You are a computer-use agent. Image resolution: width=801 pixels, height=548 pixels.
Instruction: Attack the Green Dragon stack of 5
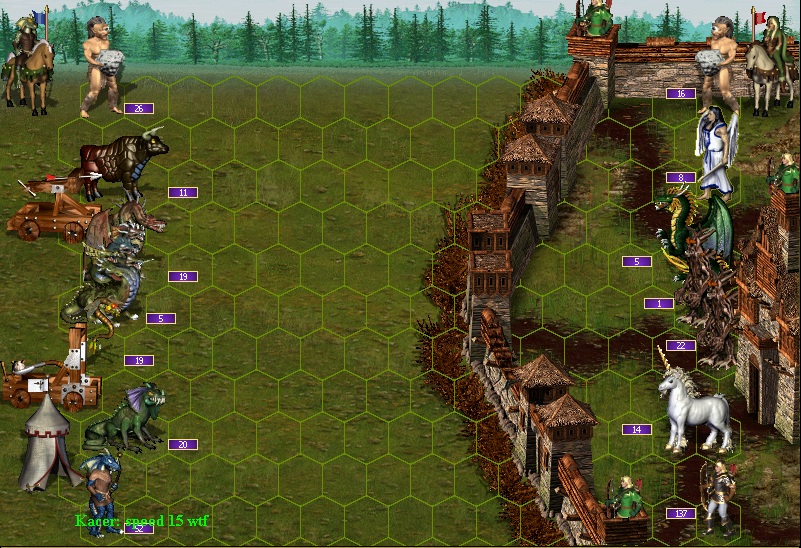point(692,232)
